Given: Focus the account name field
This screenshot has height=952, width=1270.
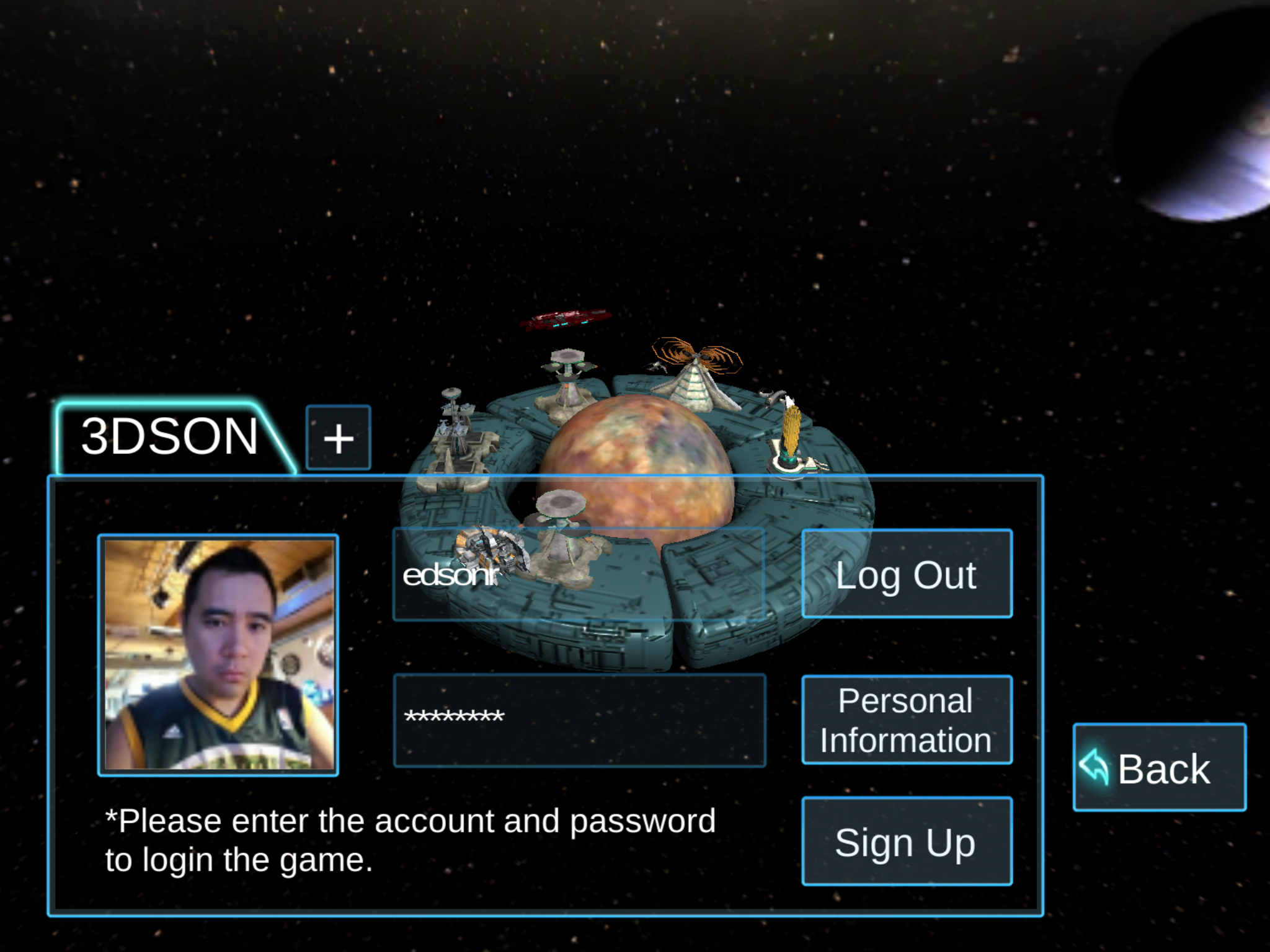Looking at the screenshot, I should pyautogui.click(x=579, y=575).
